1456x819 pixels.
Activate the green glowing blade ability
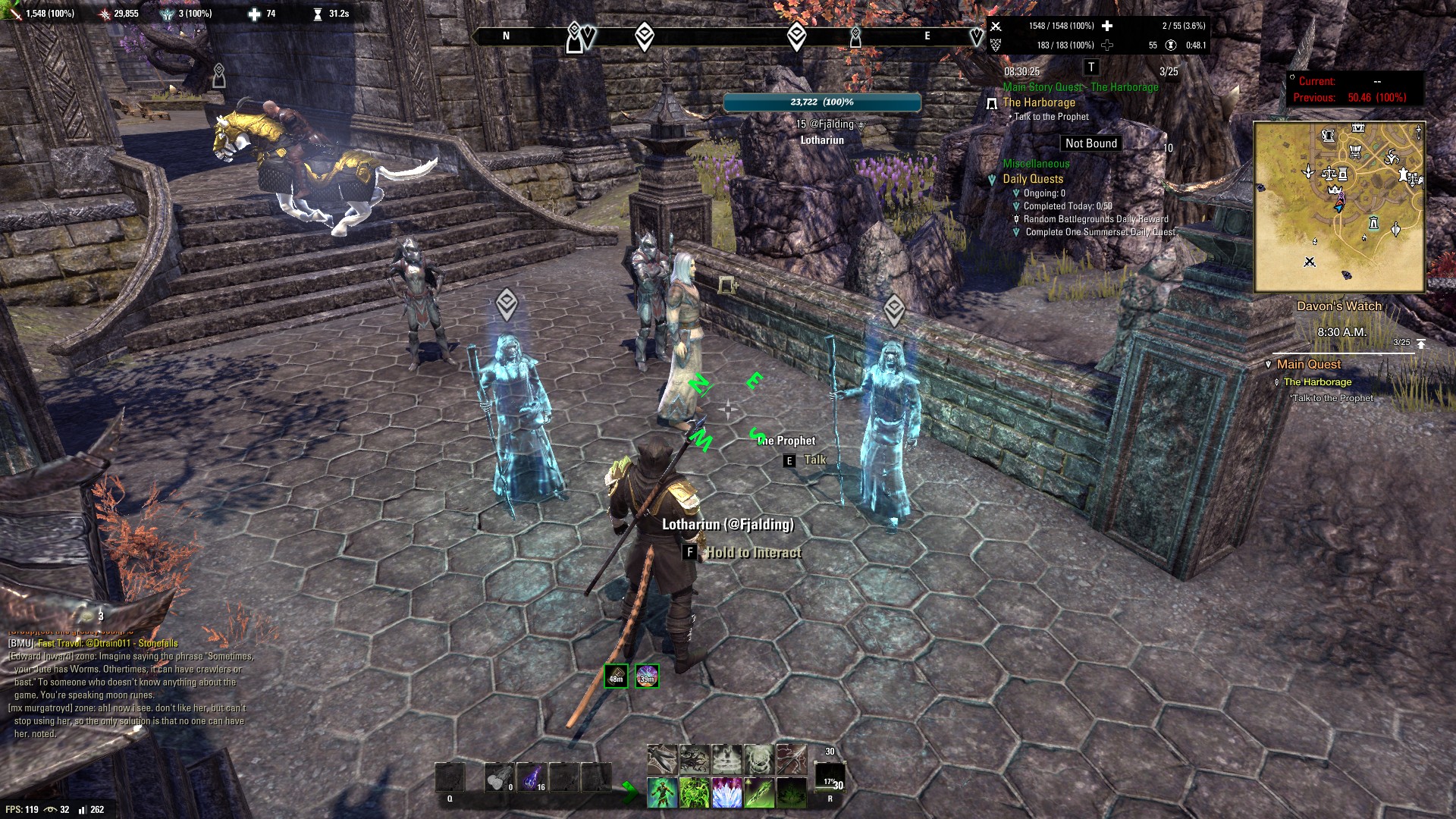click(758, 792)
